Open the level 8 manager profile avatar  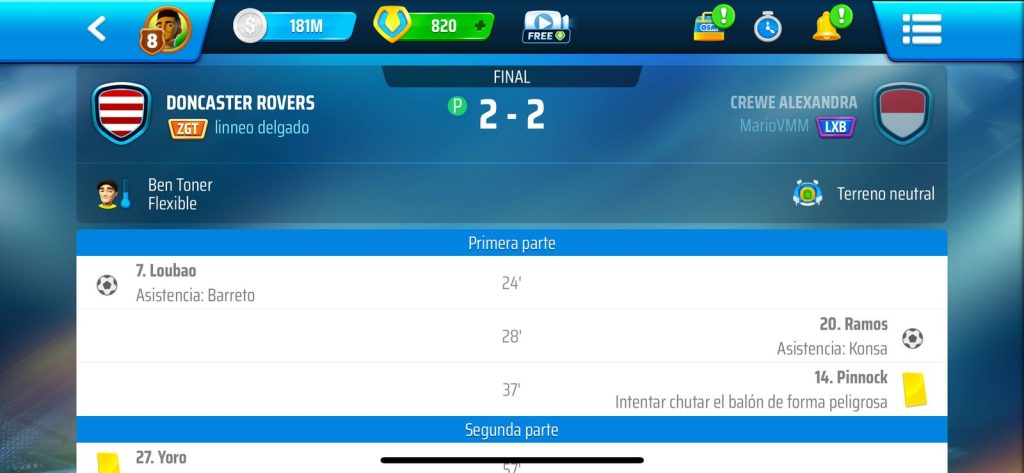(x=166, y=28)
